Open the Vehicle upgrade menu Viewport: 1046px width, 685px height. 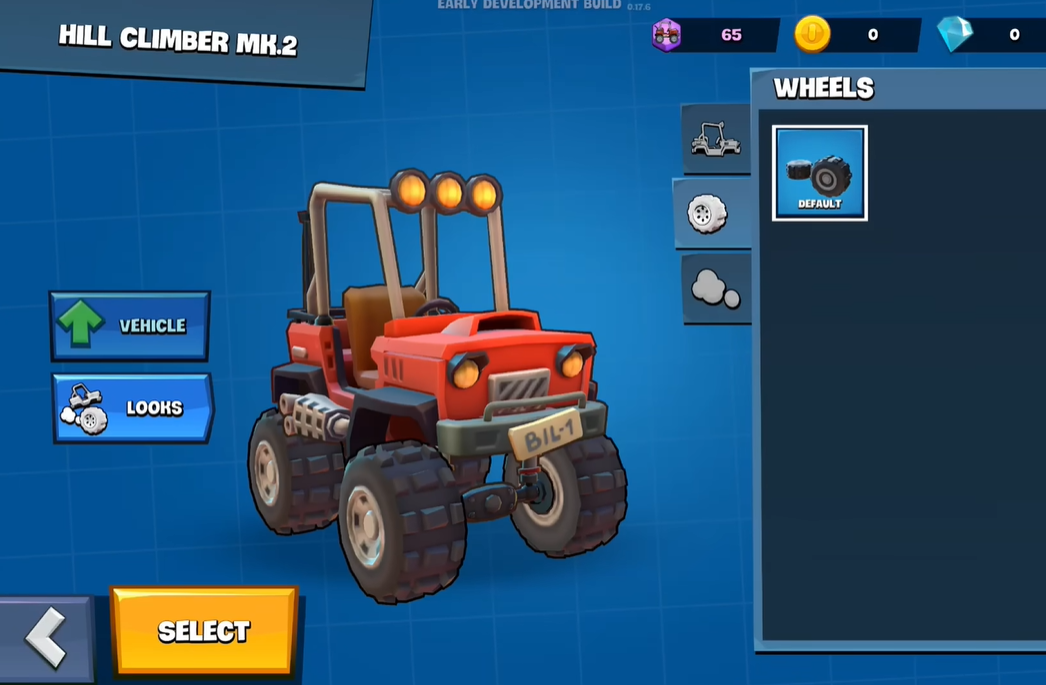pyautogui.click(x=130, y=326)
